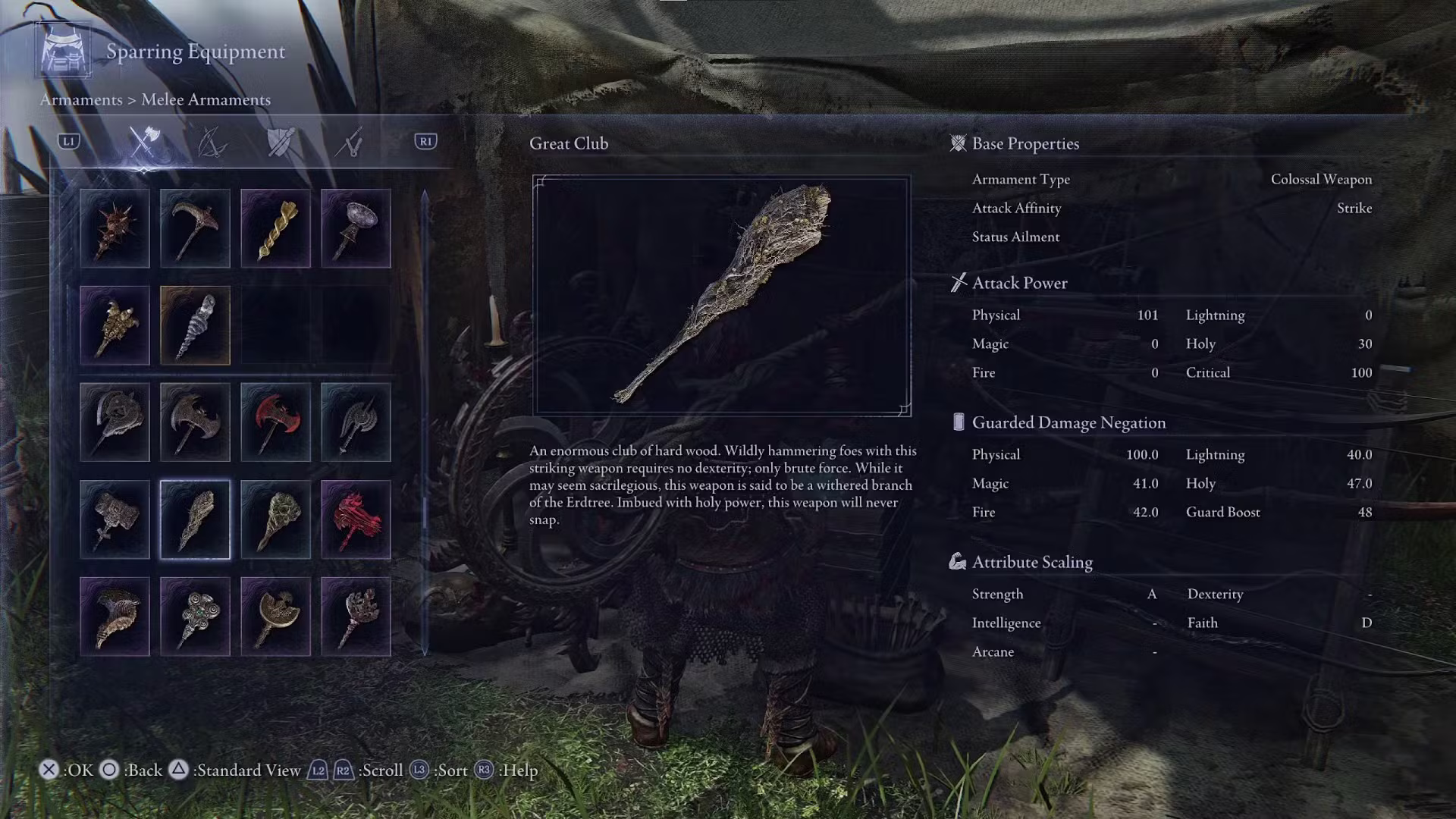The height and width of the screenshot is (819, 1456).
Task: Select the large curved horn weapon
Action: pos(115,617)
